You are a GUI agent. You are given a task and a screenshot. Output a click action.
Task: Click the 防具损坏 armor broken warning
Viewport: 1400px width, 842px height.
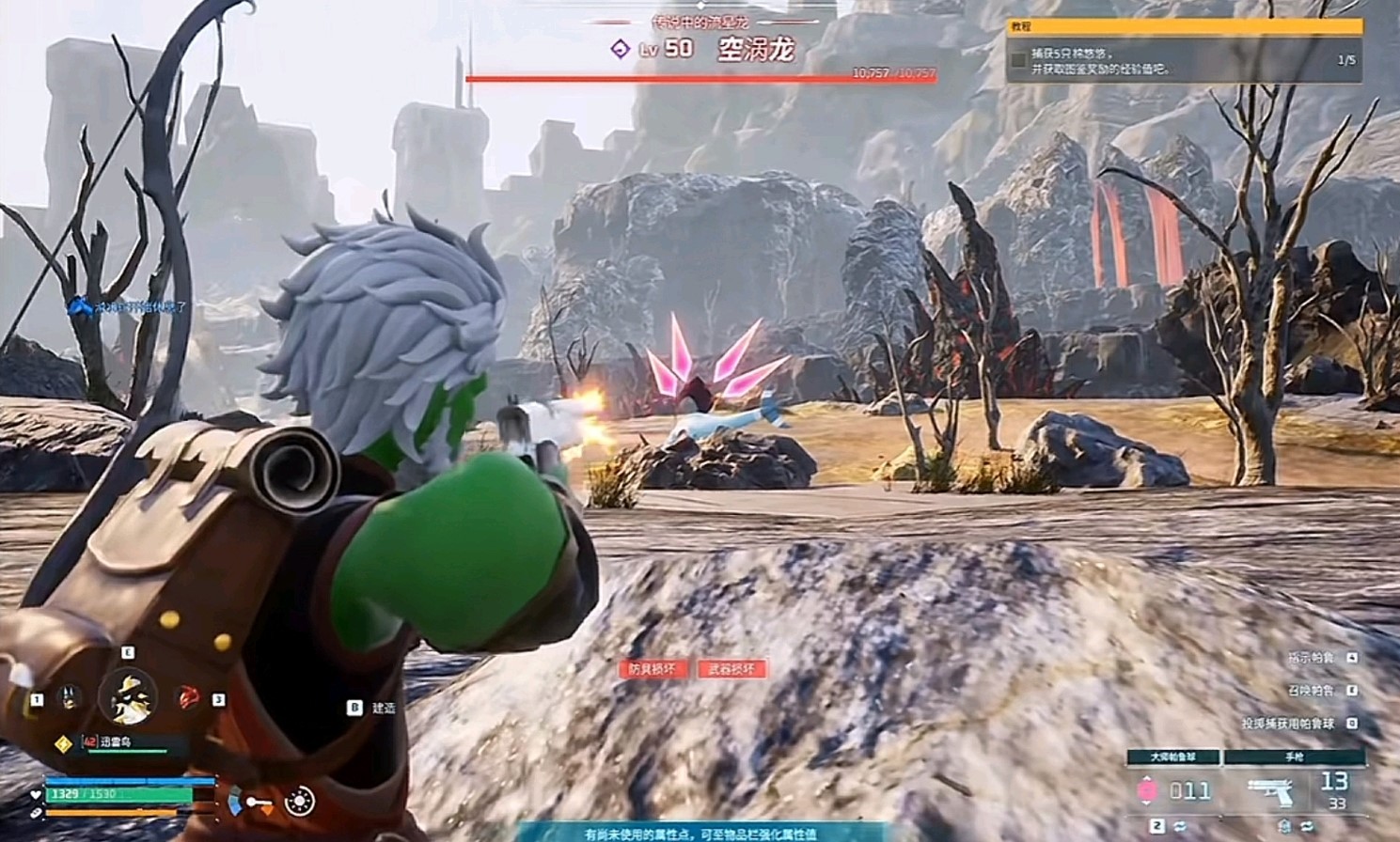[653, 669]
